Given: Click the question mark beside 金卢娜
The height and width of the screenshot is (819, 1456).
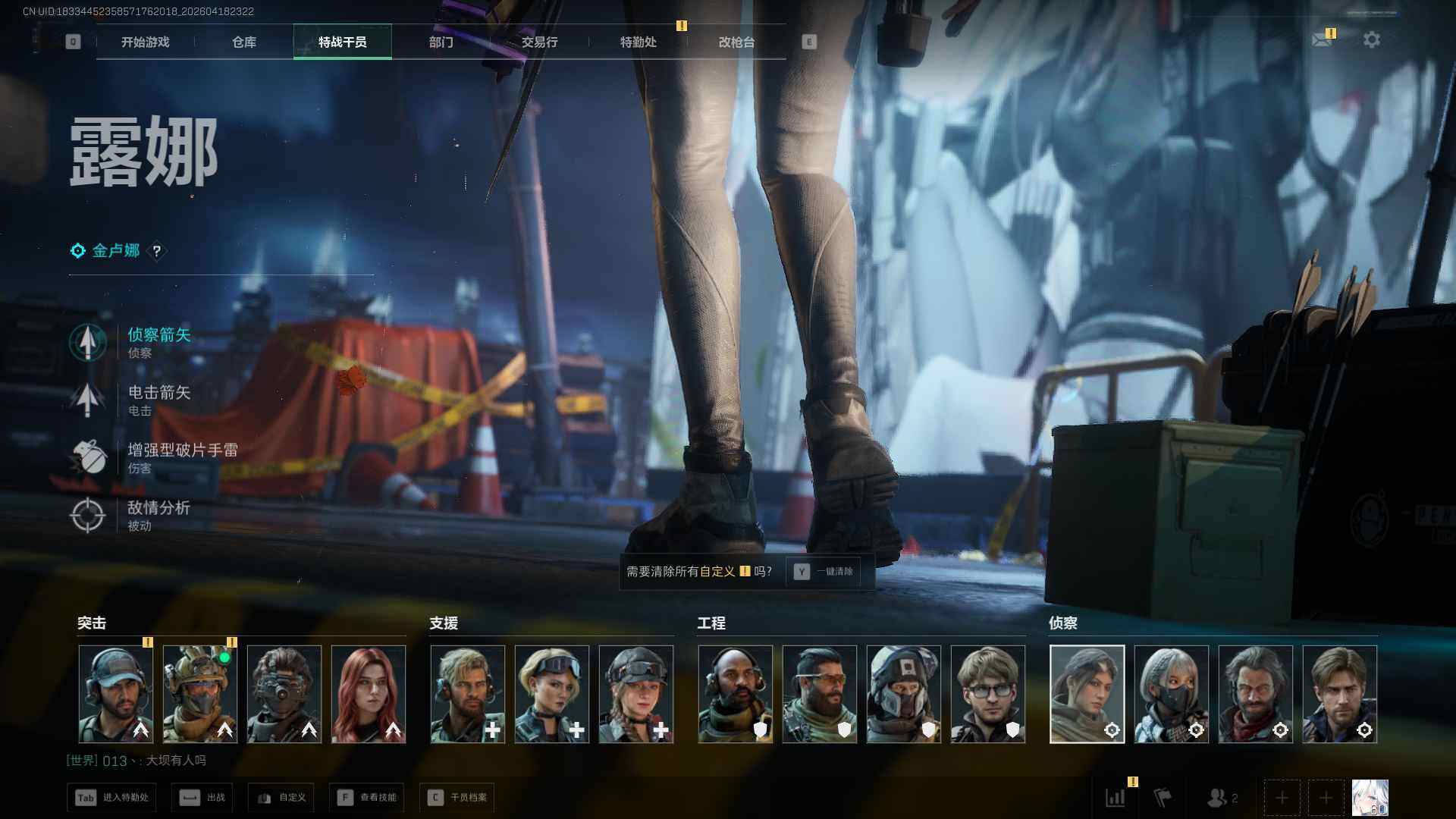Looking at the screenshot, I should tap(157, 251).
